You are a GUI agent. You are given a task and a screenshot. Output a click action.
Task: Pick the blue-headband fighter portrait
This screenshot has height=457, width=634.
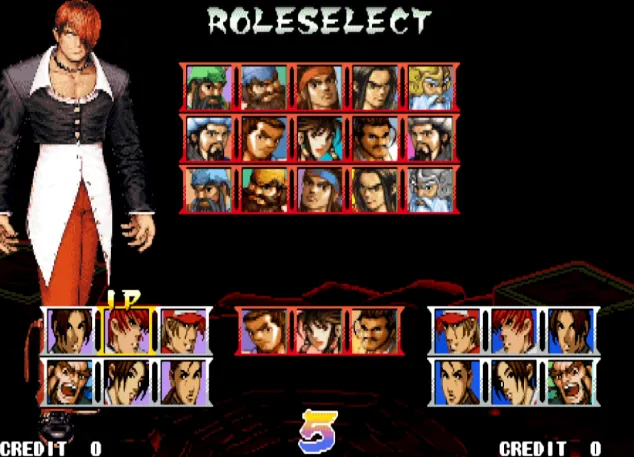[319, 188]
